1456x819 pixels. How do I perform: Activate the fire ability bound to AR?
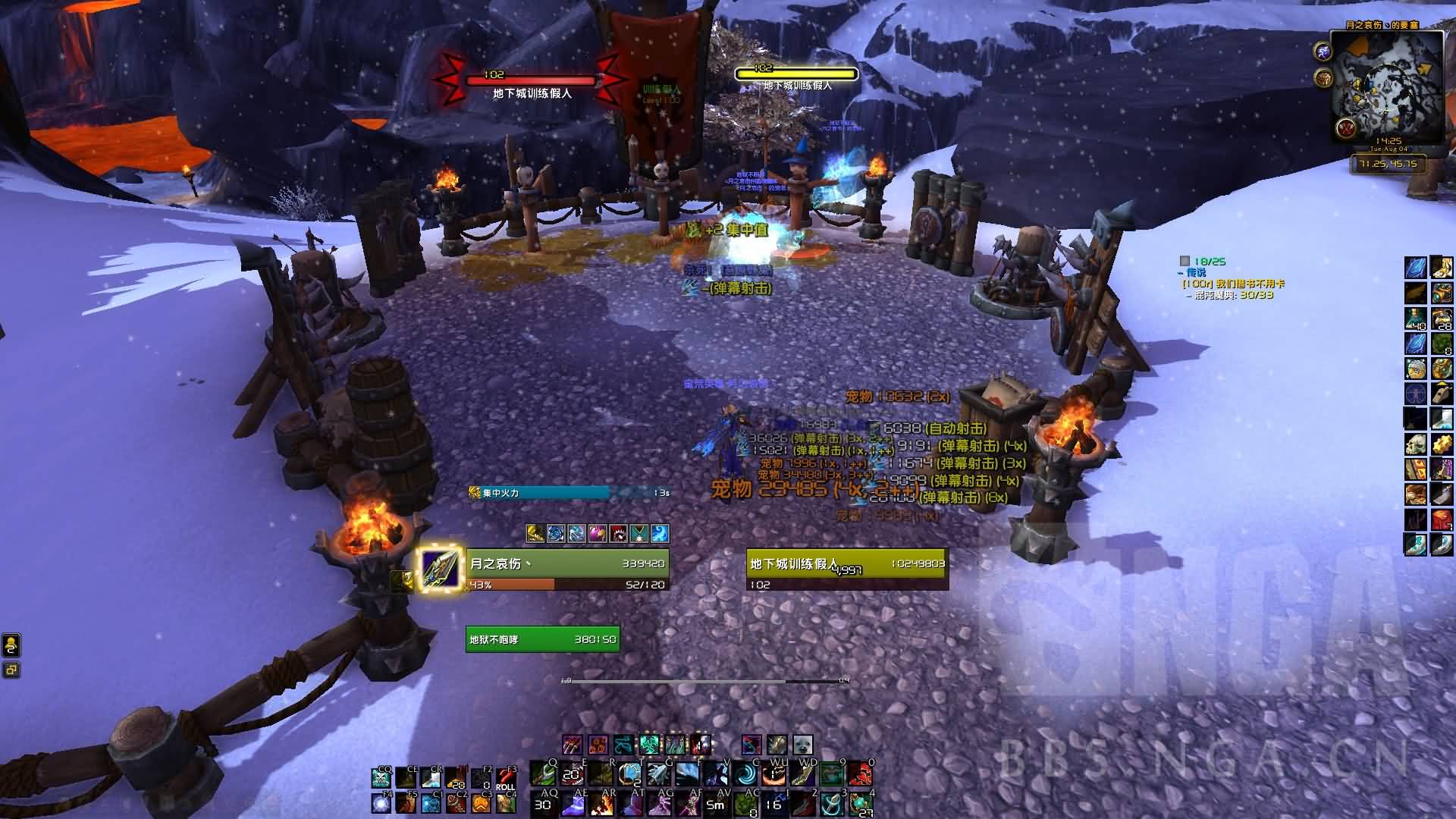click(x=600, y=803)
